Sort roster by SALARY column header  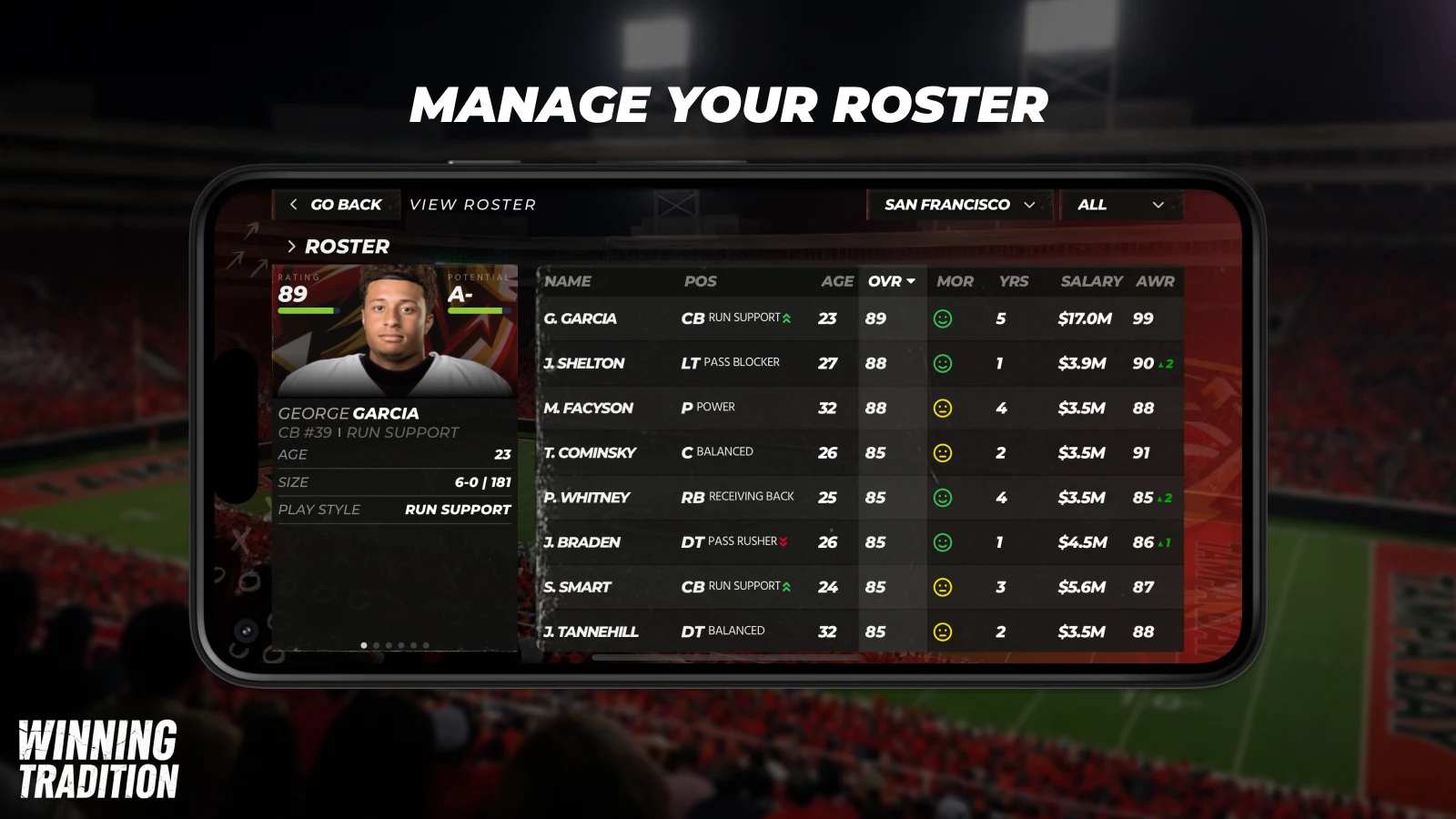1091,281
